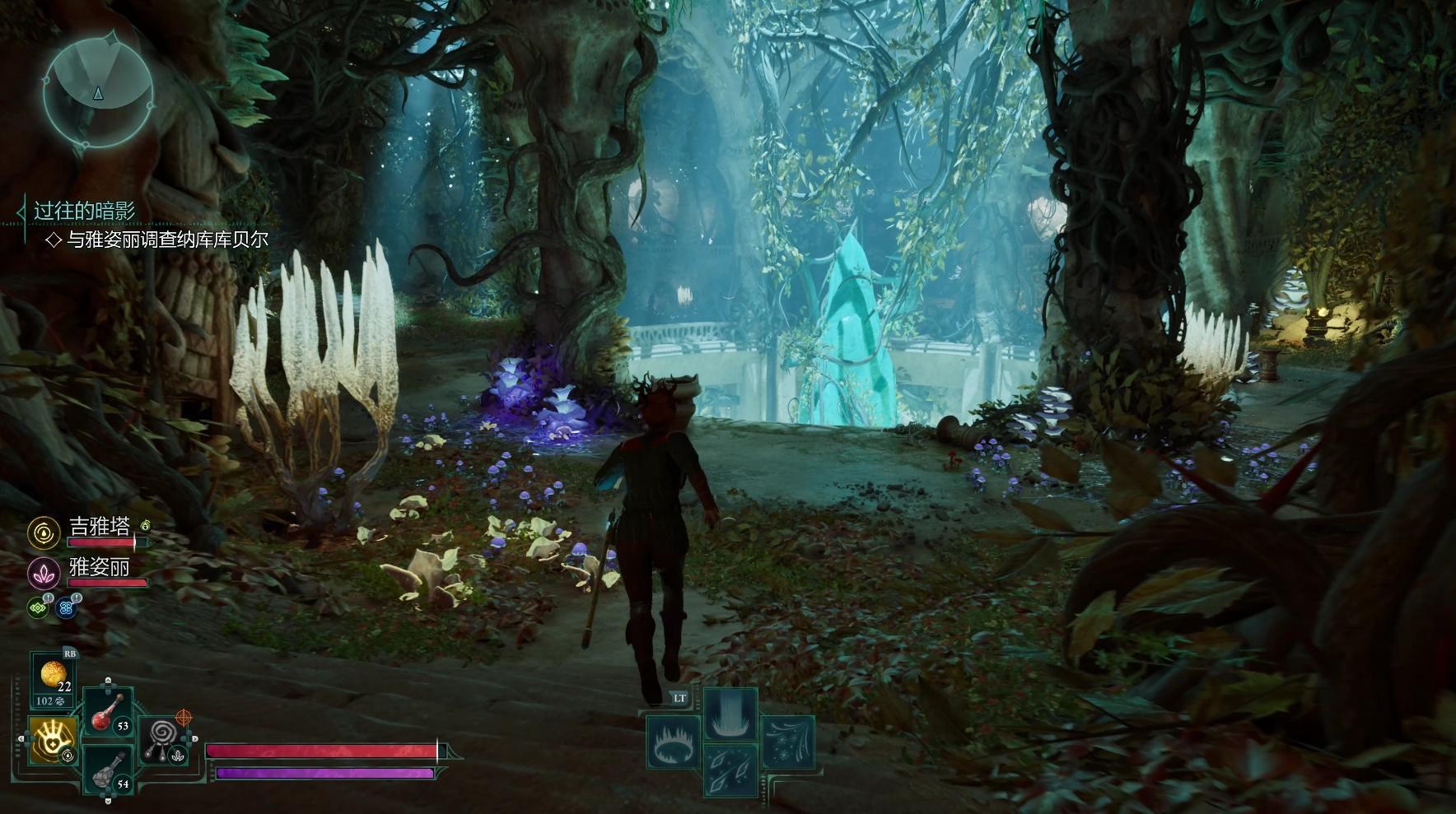Click the blue knot status icon

(67, 607)
